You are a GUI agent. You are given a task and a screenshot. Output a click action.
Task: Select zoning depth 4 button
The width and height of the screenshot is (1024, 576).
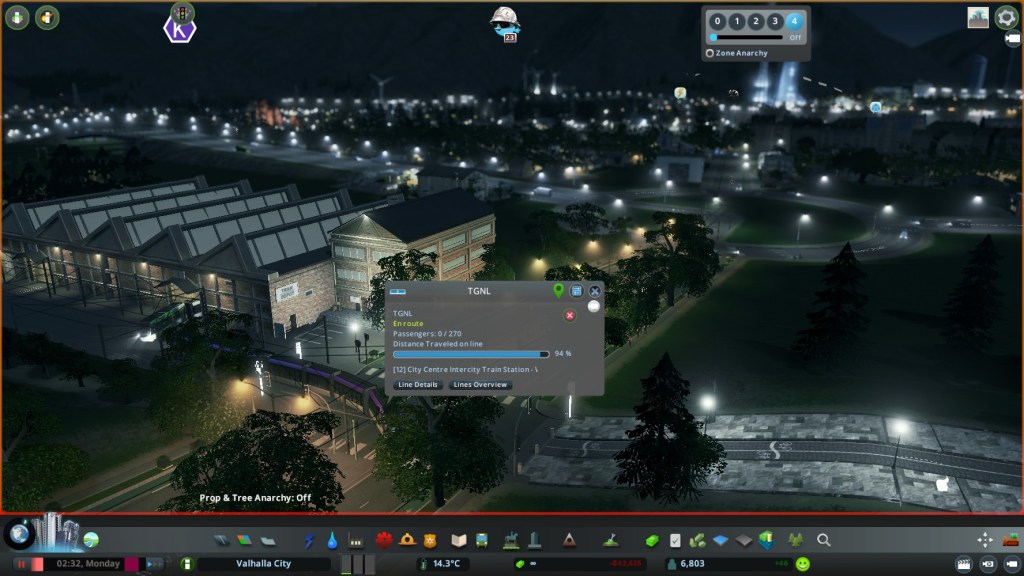pyautogui.click(x=794, y=21)
